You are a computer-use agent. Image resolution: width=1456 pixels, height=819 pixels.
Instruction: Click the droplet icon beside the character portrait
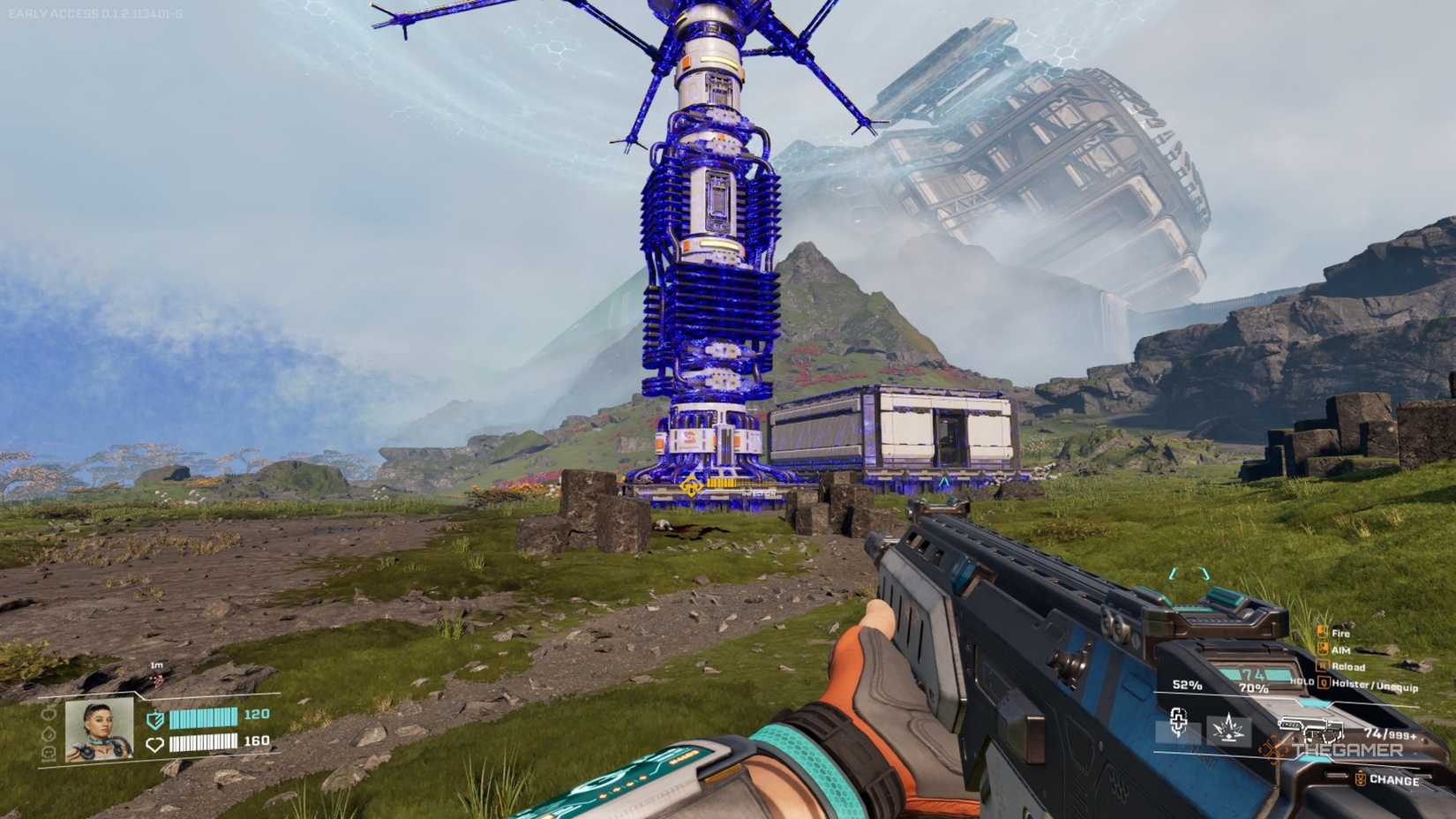pos(47,732)
